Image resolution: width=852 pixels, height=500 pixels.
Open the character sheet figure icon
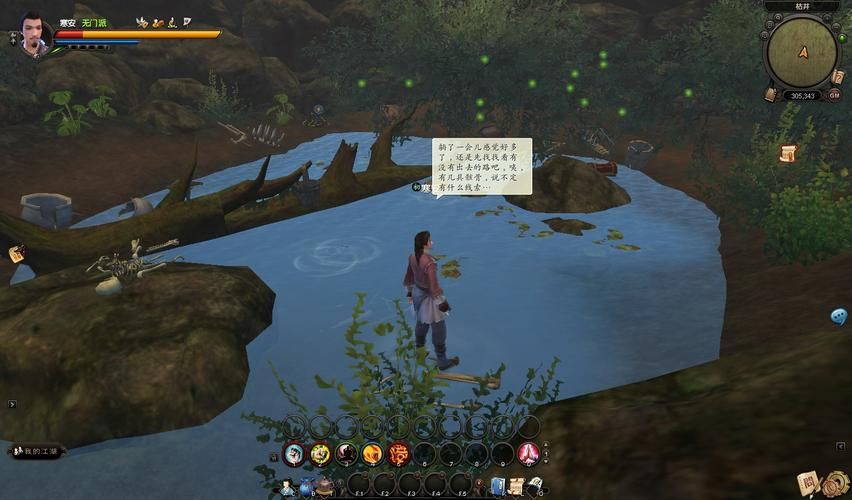[x=288, y=487]
